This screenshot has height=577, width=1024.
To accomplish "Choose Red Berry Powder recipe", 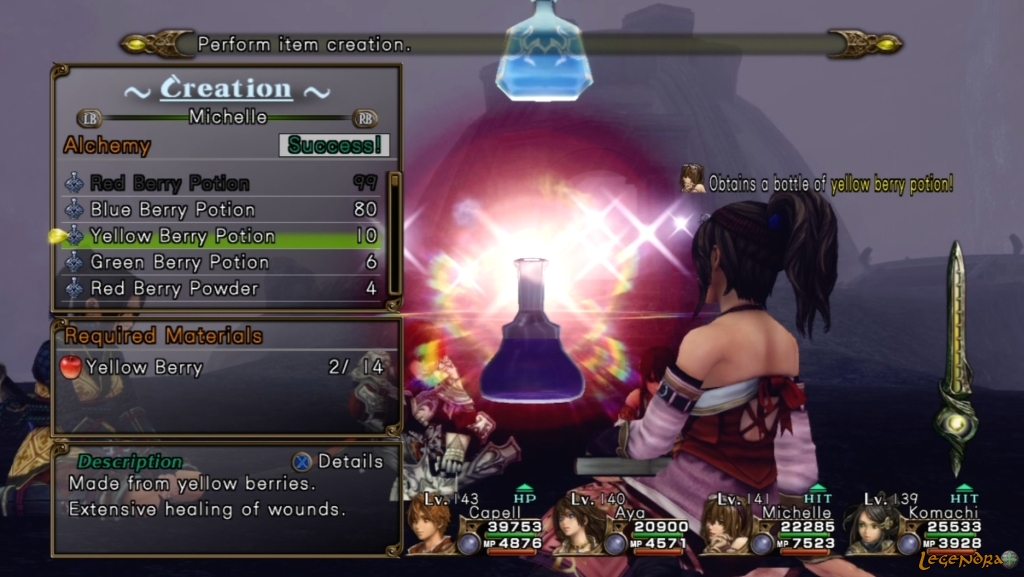I will pyautogui.click(x=174, y=288).
